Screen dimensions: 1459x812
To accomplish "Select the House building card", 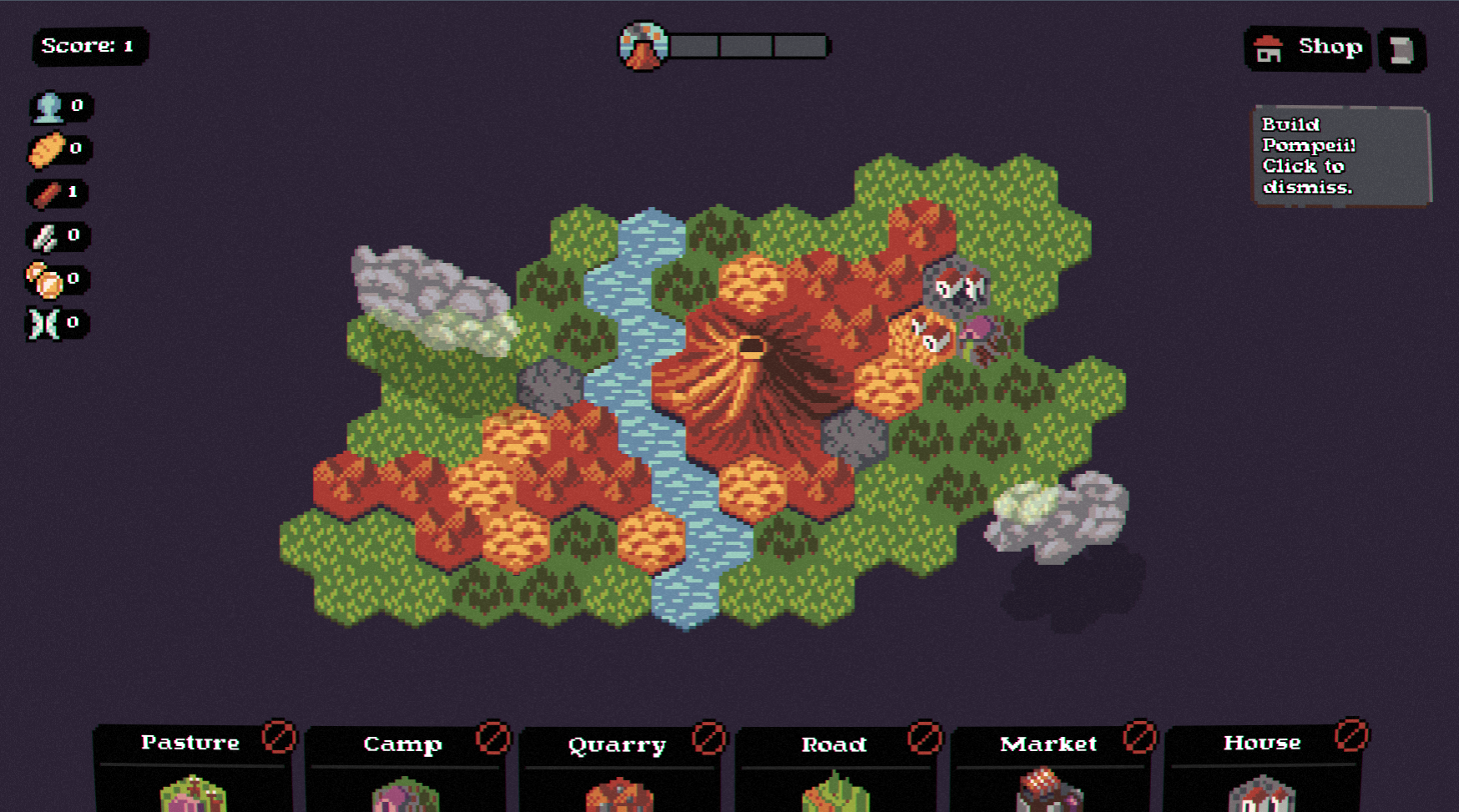I will coord(1263,769).
